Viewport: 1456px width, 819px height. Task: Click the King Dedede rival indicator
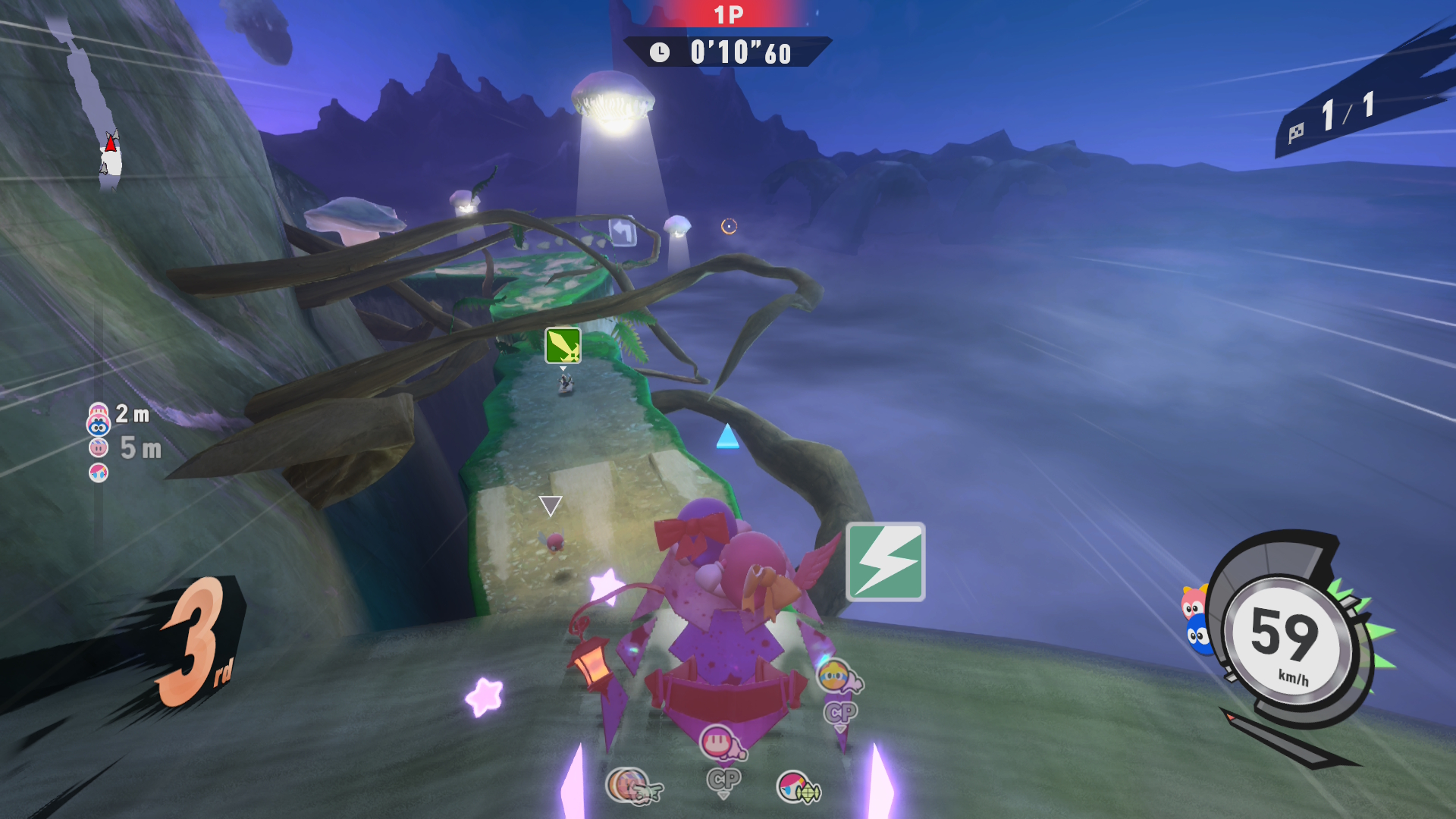point(835,674)
